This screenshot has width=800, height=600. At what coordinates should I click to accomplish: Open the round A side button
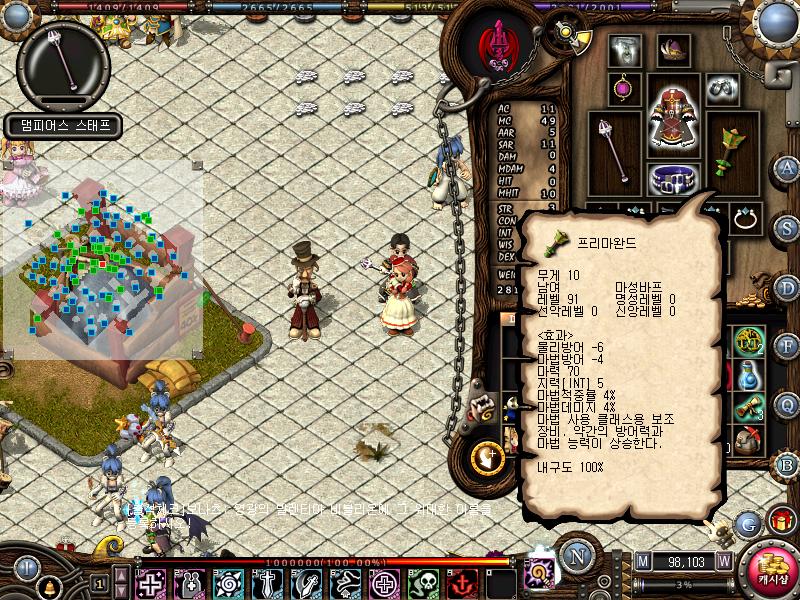click(788, 167)
